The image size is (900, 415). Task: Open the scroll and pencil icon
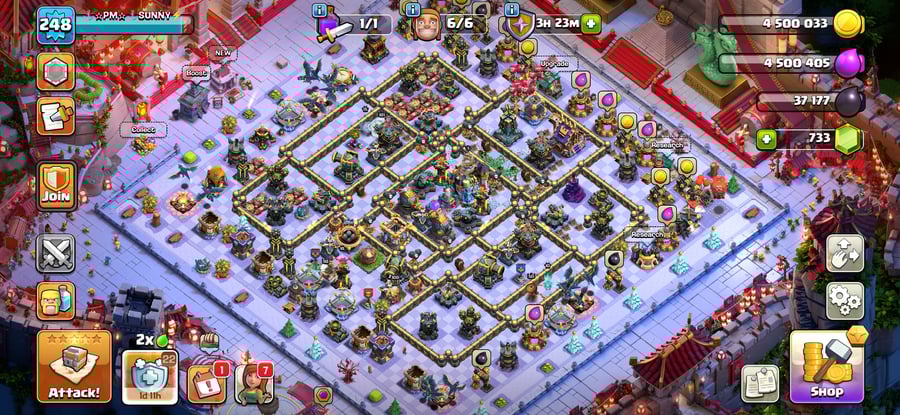coord(56,116)
